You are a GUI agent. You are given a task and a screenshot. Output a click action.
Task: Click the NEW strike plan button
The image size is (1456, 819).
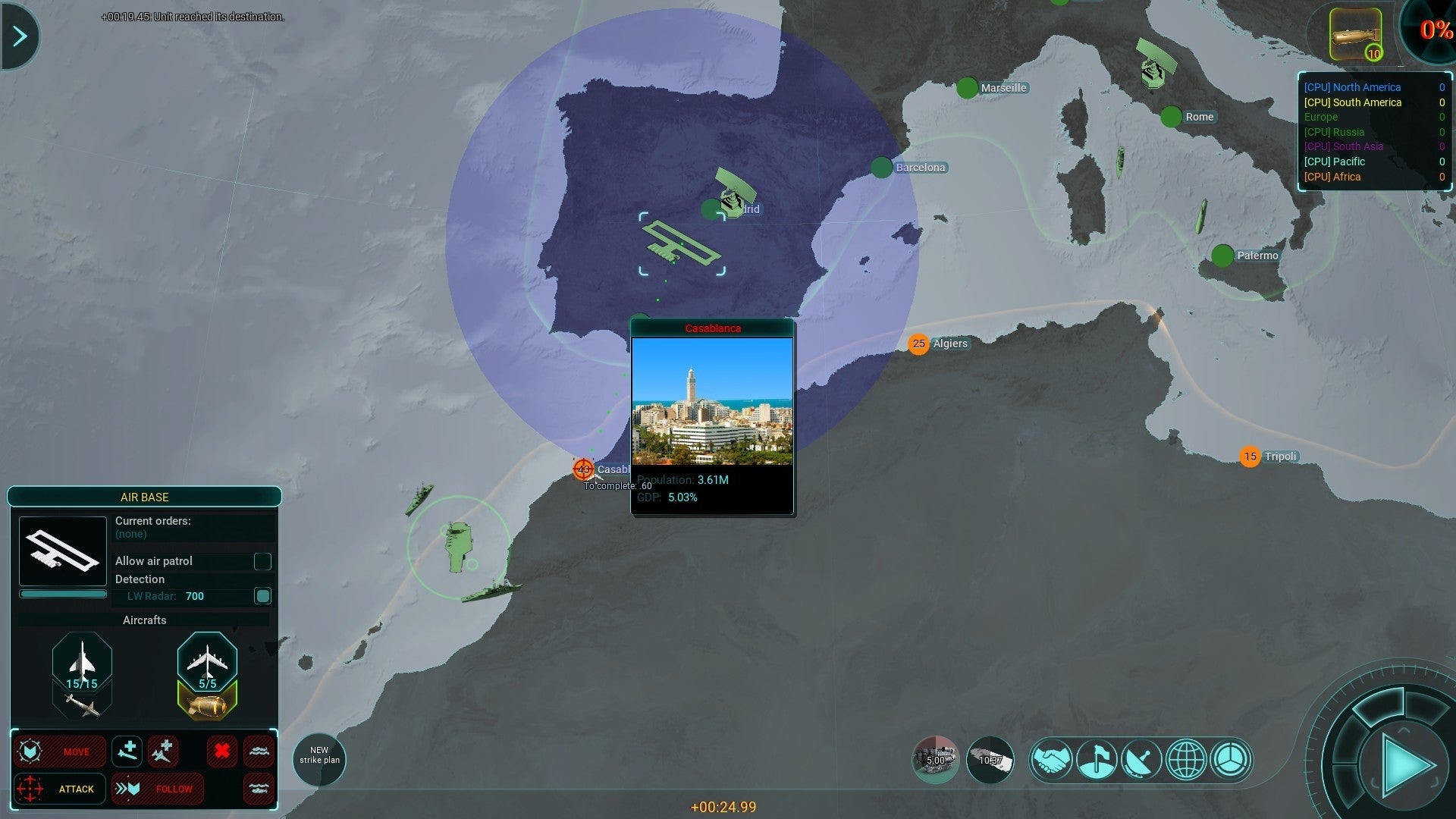tap(318, 758)
